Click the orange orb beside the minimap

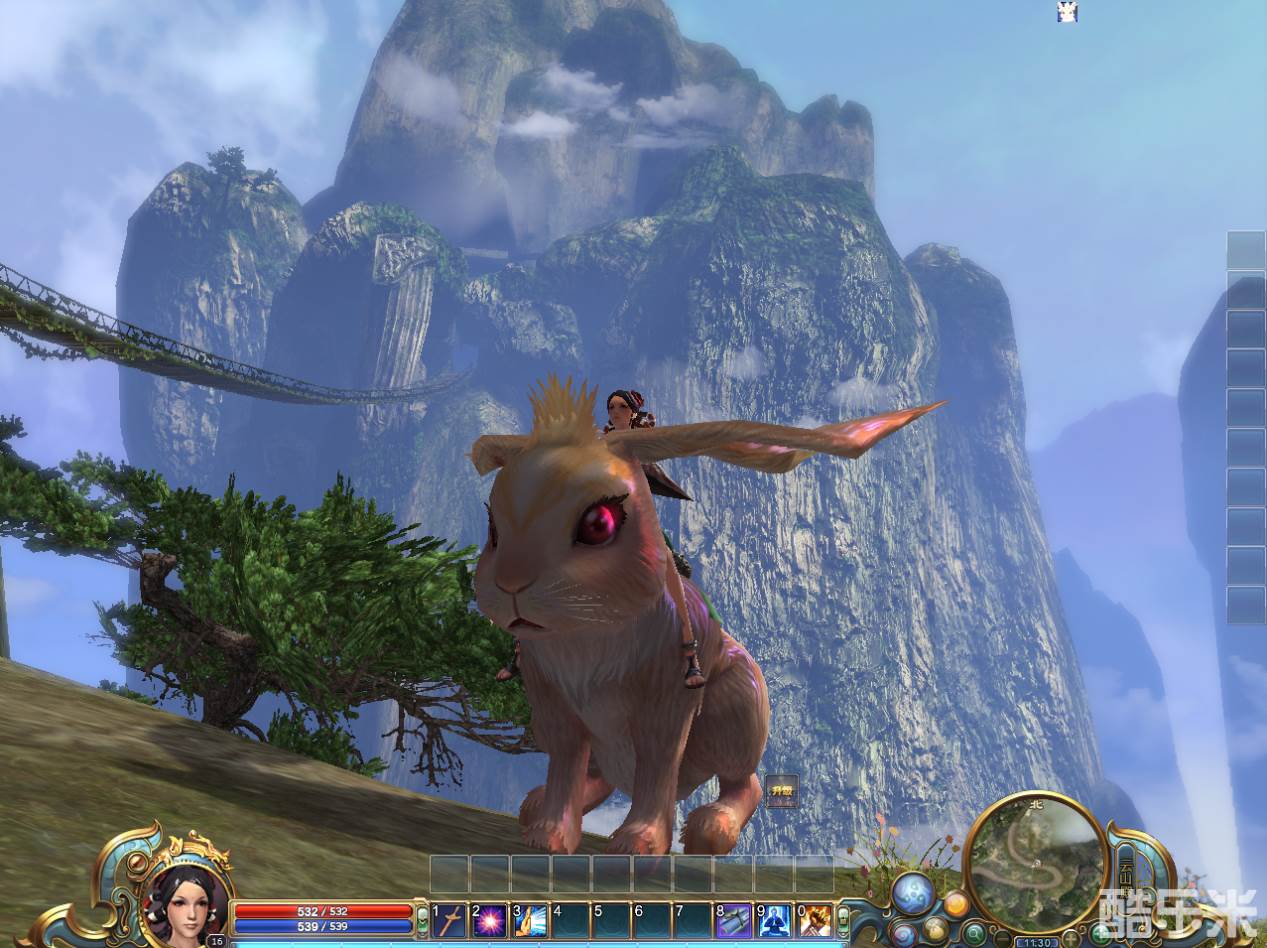point(956,905)
